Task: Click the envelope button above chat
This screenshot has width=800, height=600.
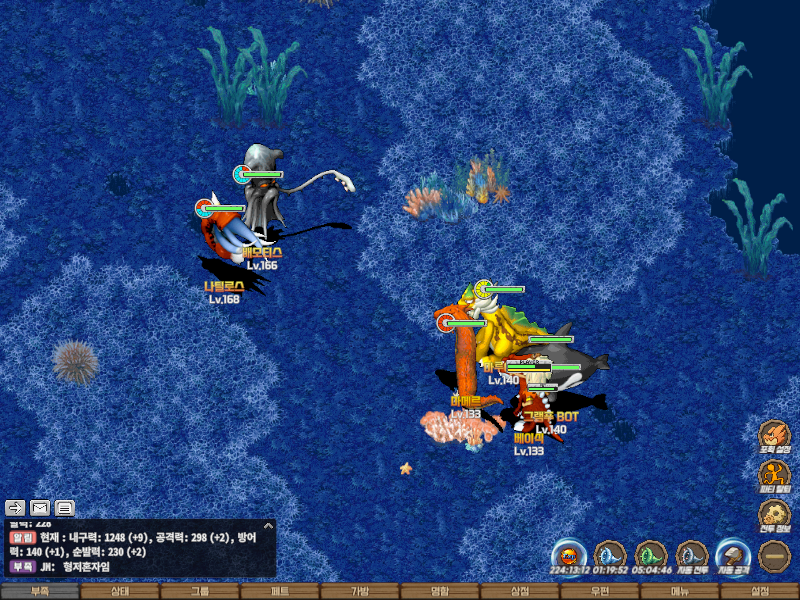Action: 40,507
